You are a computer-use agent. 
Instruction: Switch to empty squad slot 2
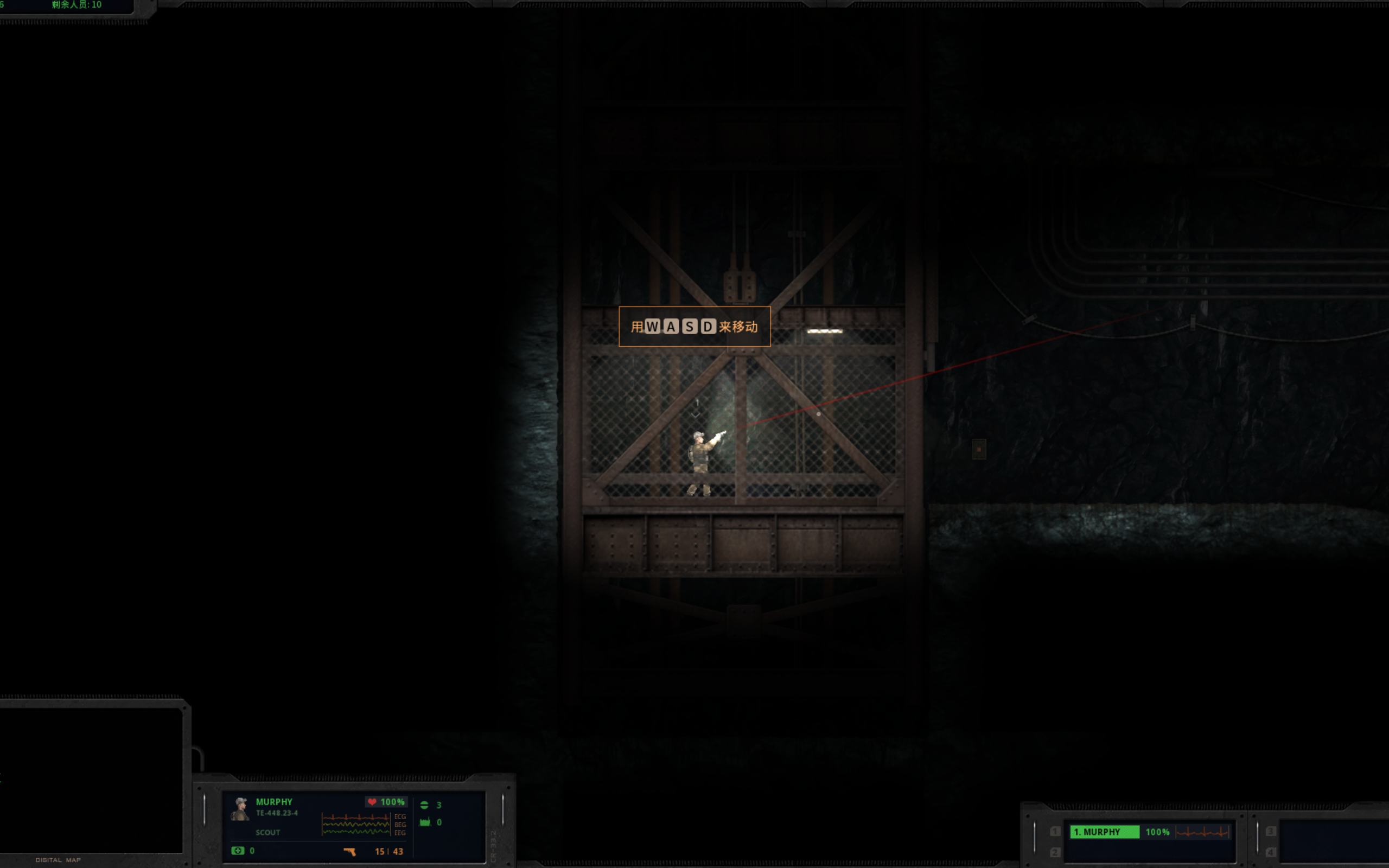1055,853
